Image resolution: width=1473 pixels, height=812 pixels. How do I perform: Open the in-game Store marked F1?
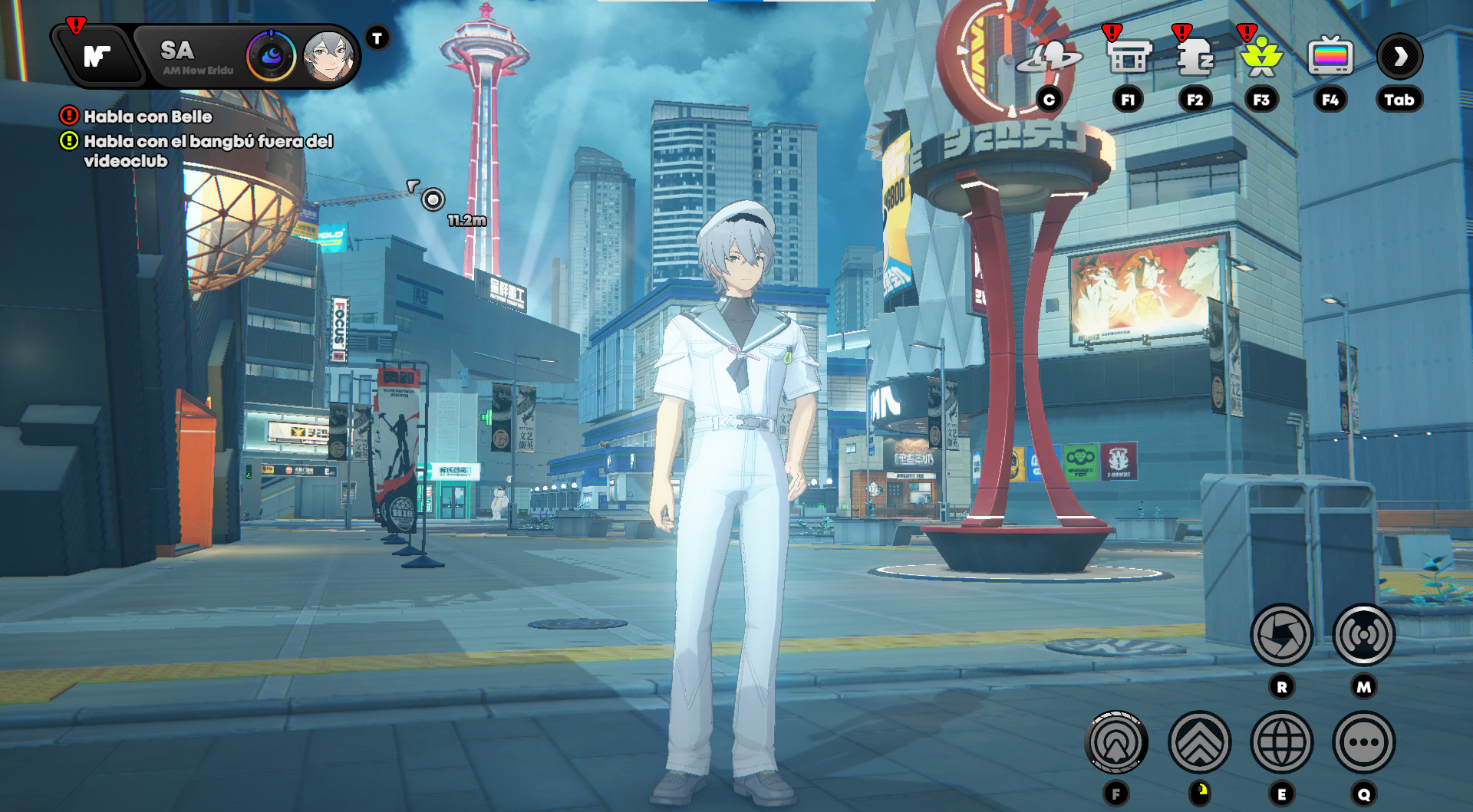click(1128, 57)
